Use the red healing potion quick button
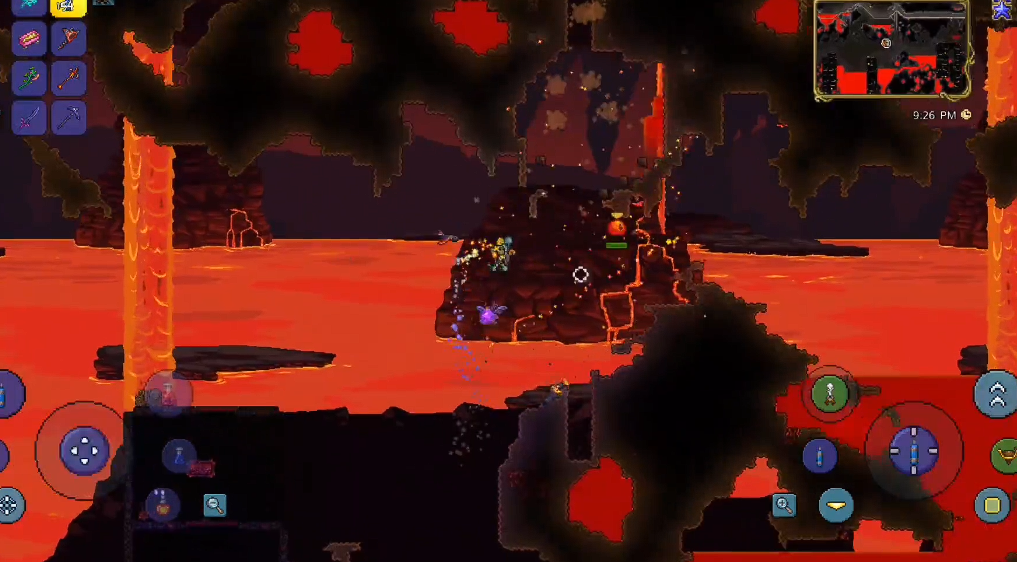This screenshot has height=562, width=1017. tap(167, 392)
